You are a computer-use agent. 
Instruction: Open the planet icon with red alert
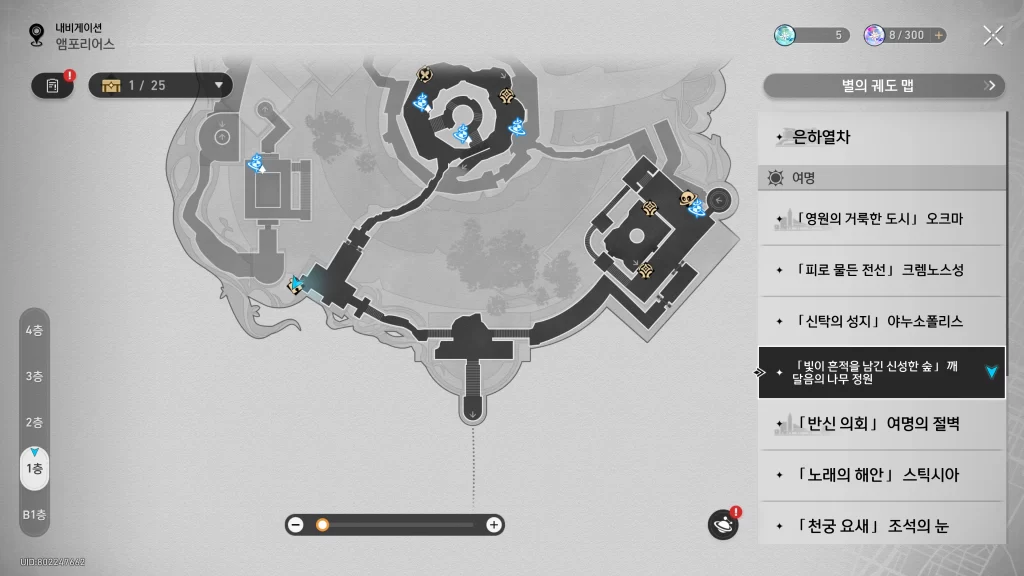tap(722, 524)
